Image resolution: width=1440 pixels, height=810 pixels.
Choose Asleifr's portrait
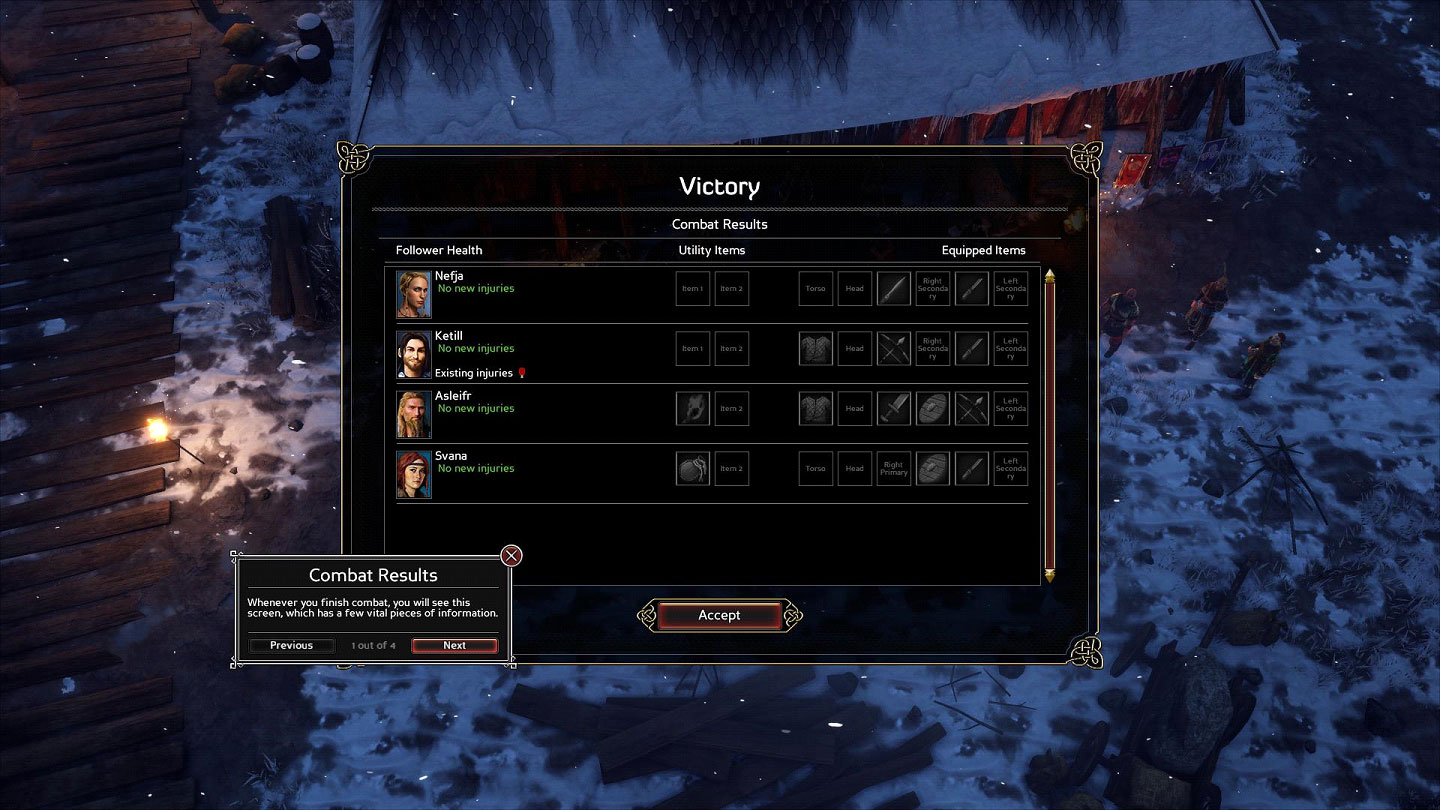click(414, 413)
